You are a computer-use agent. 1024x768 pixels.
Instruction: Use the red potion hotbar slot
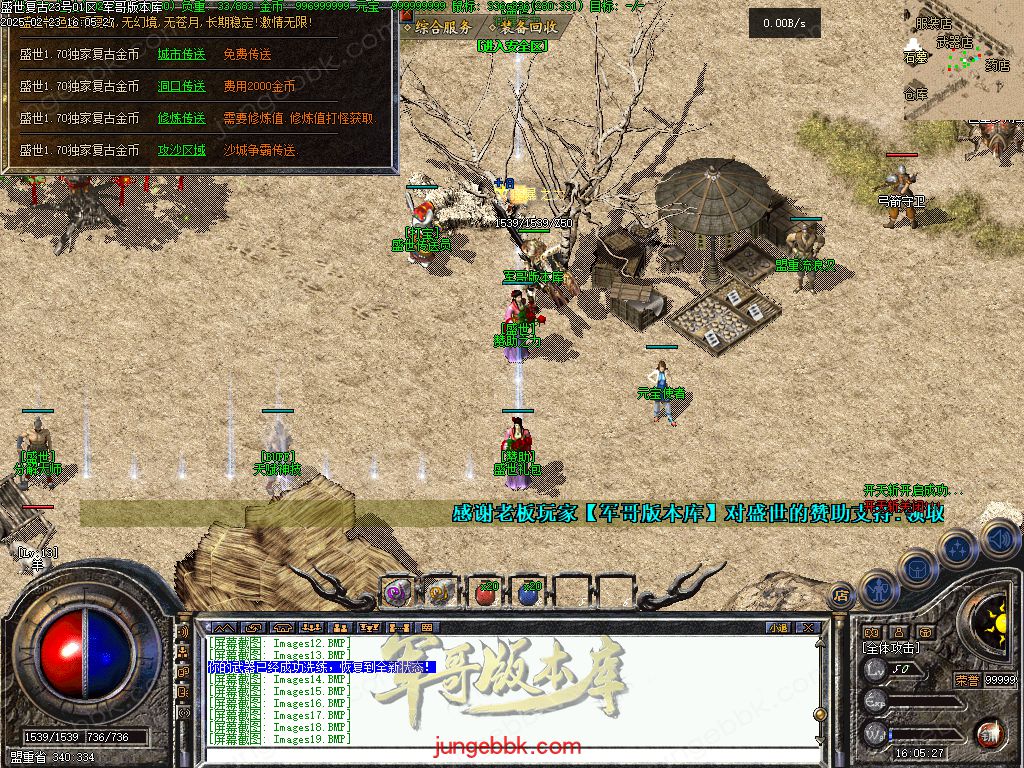point(486,593)
